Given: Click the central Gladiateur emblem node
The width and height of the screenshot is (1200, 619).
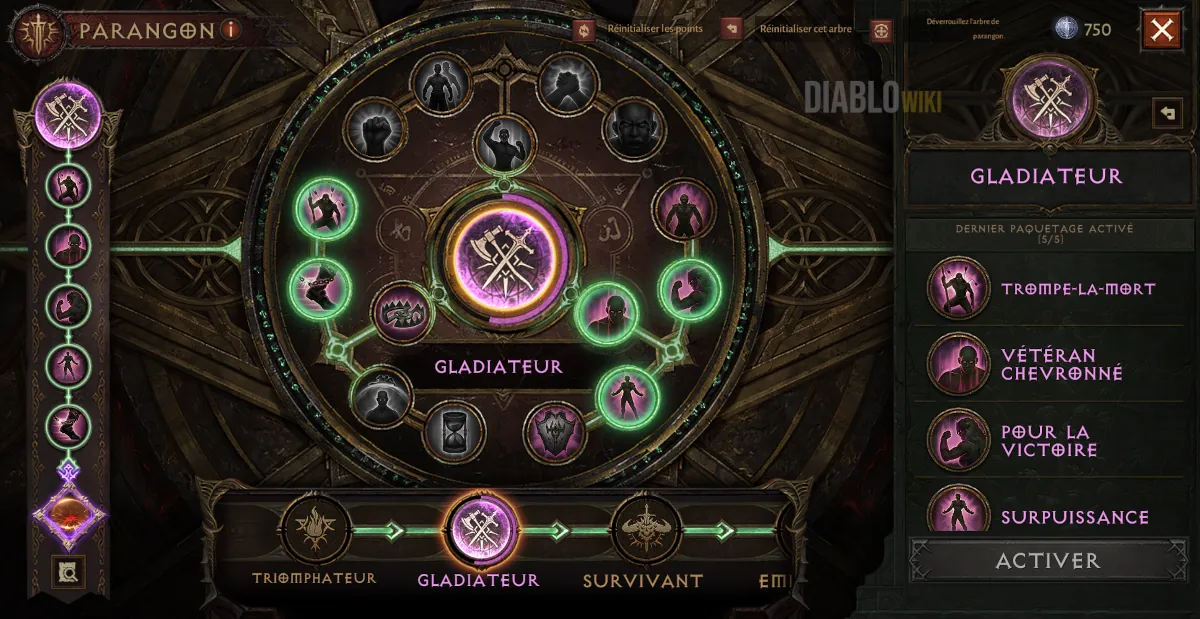Looking at the screenshot, I should [x=505, y=254].
